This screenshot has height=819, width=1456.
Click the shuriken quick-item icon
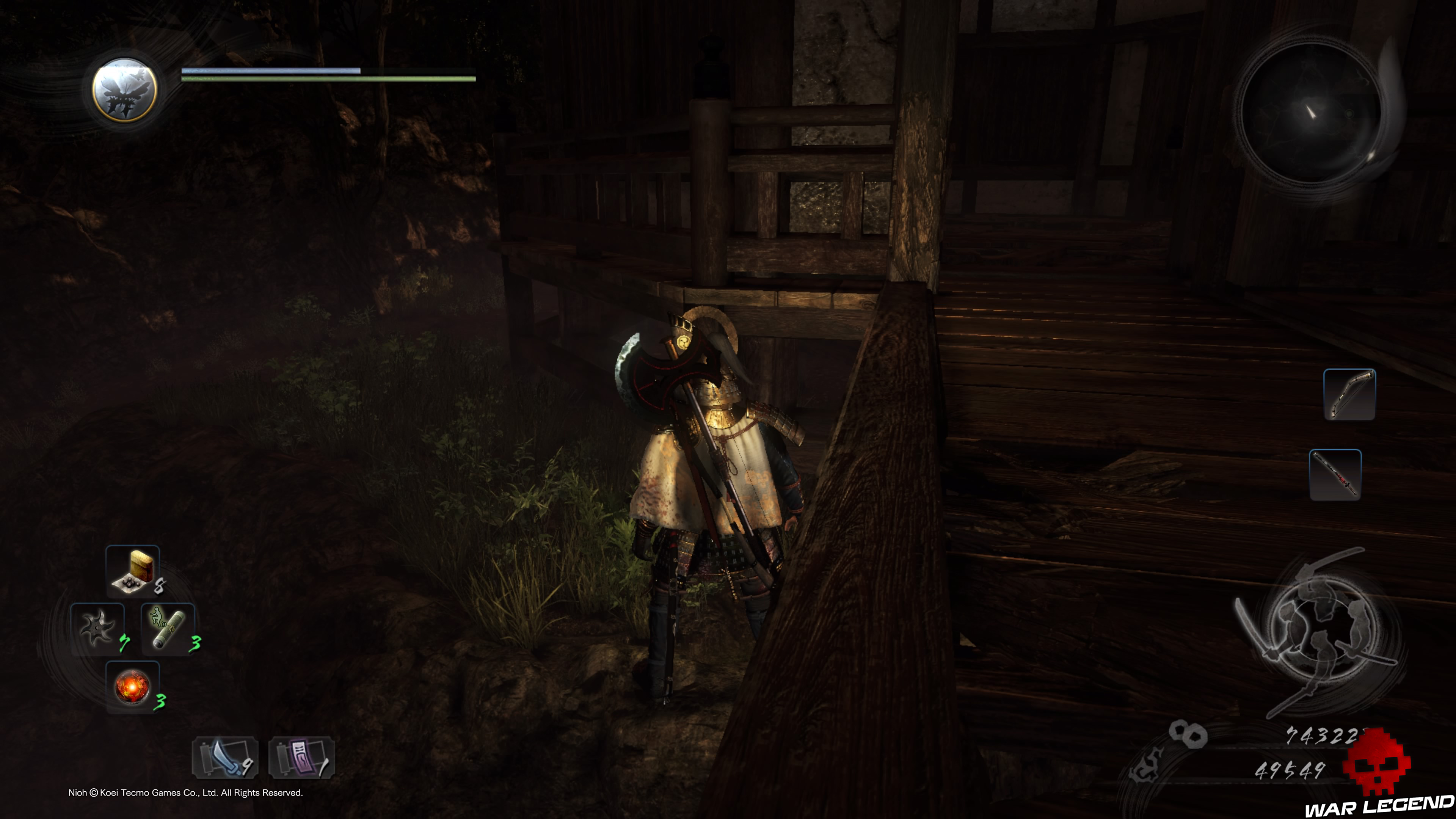(97, 628)
